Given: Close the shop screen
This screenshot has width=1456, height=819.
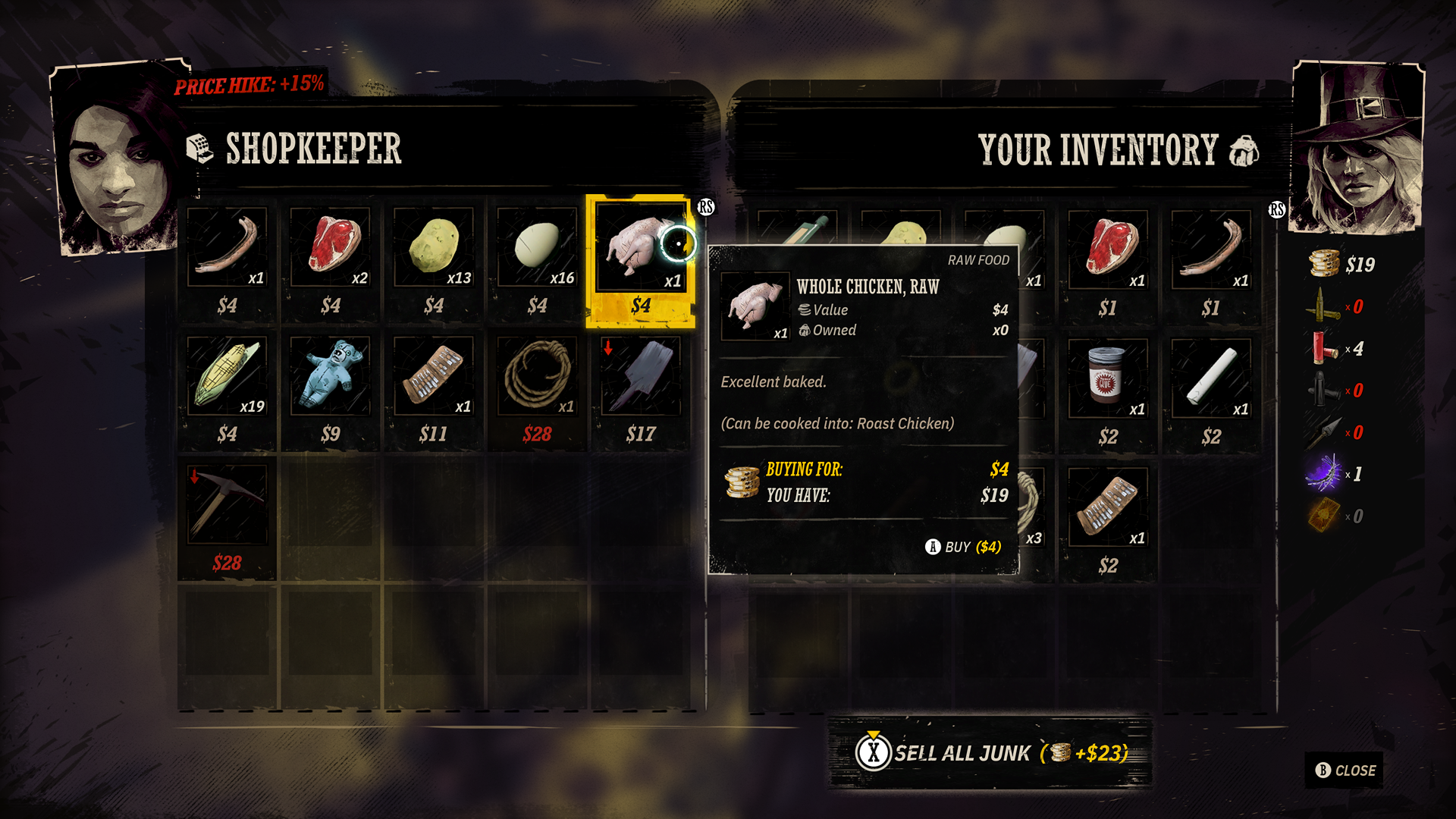Looking at the screenshot, I should [x=1345, y=770].
